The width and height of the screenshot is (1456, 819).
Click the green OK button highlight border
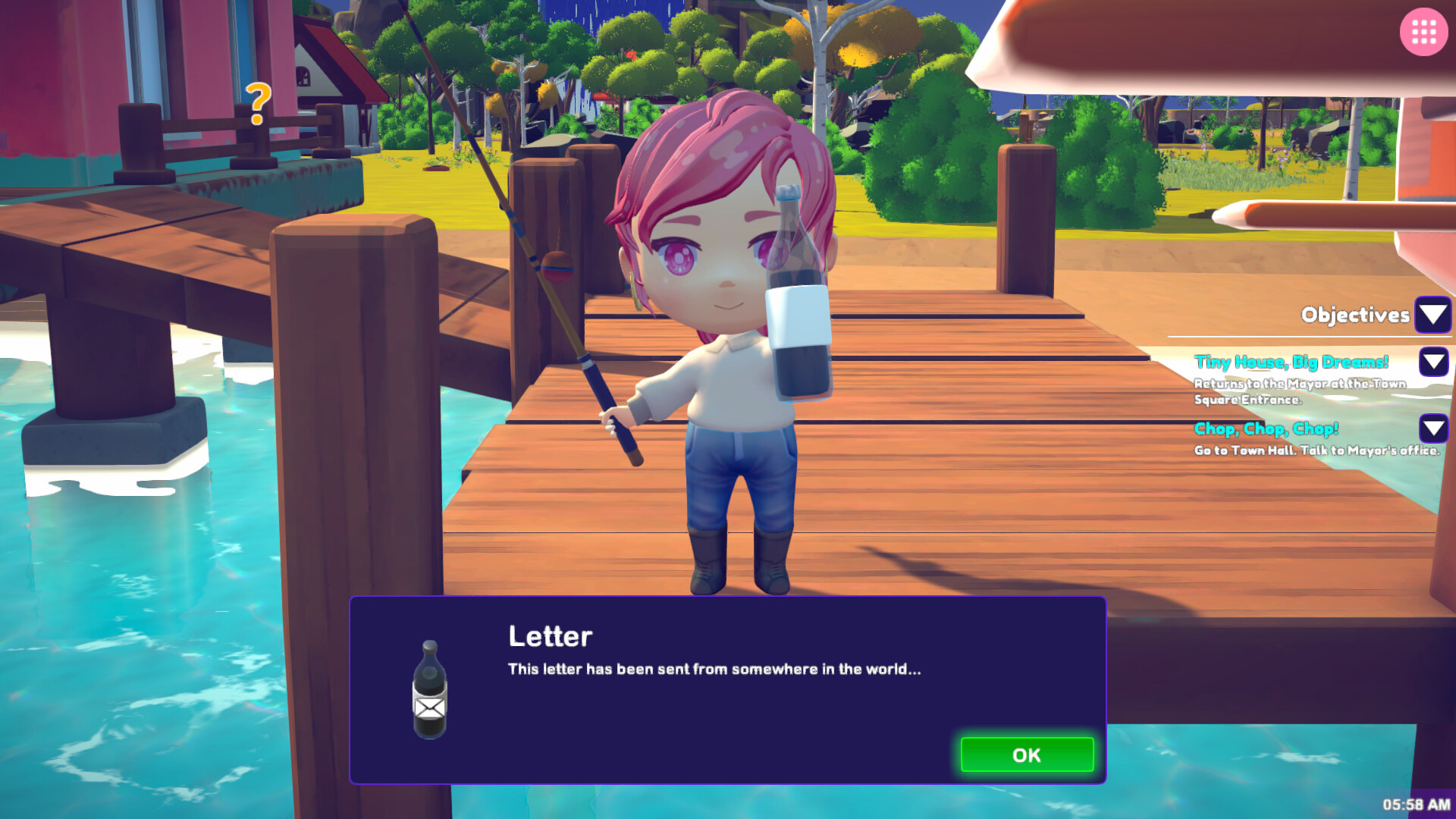pyautogui.click(x=1027, y=755)
